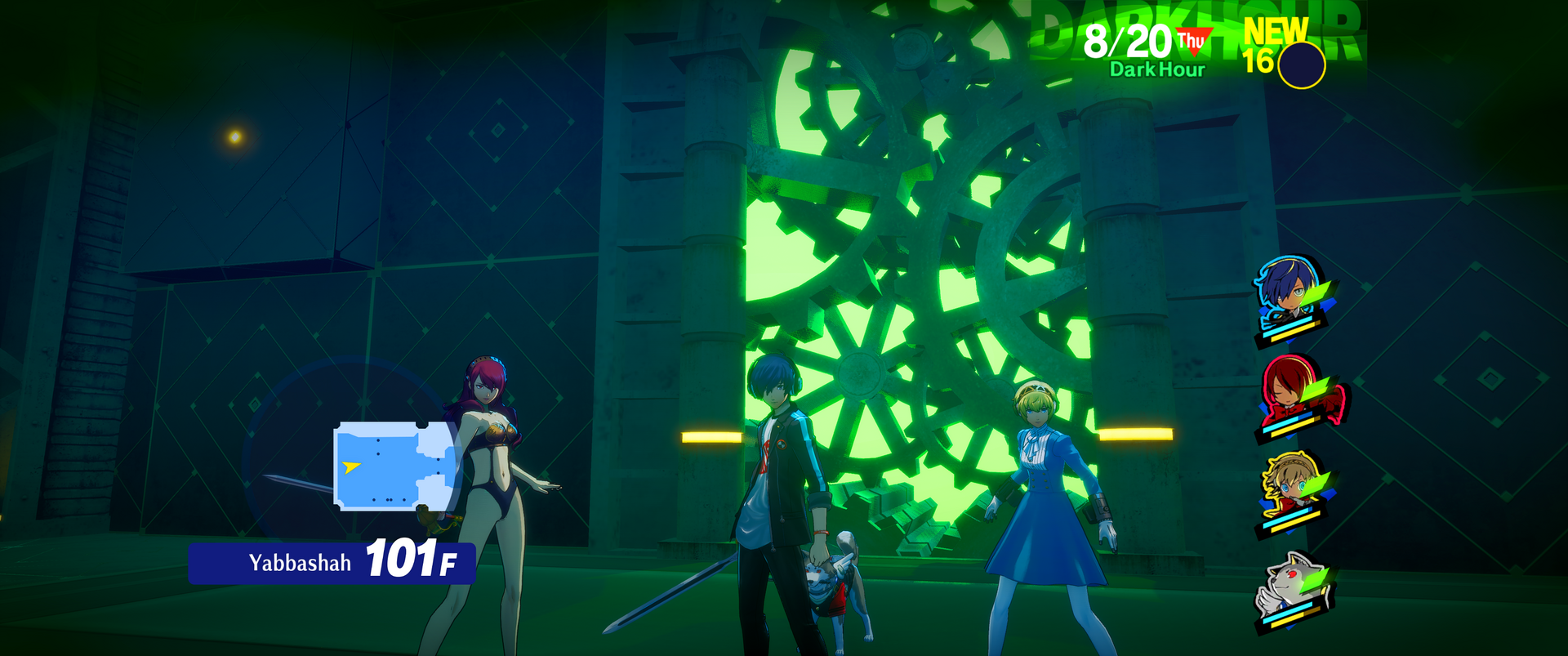This screenshot has width=1568, height=656.
Task: Click the new moon phase icon
Action: 1300,65
